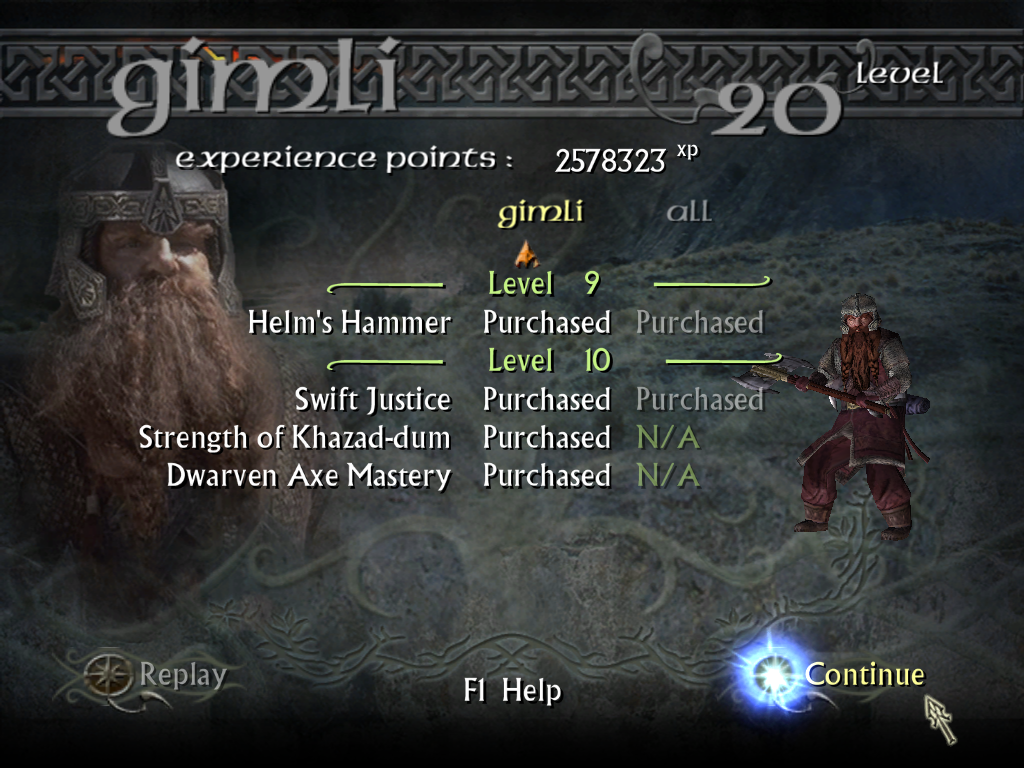Image resolution: width=1024 pixels, height=768 pixels.
Task: Choose the Swift Justice upgrade
Action: [372, 400]
